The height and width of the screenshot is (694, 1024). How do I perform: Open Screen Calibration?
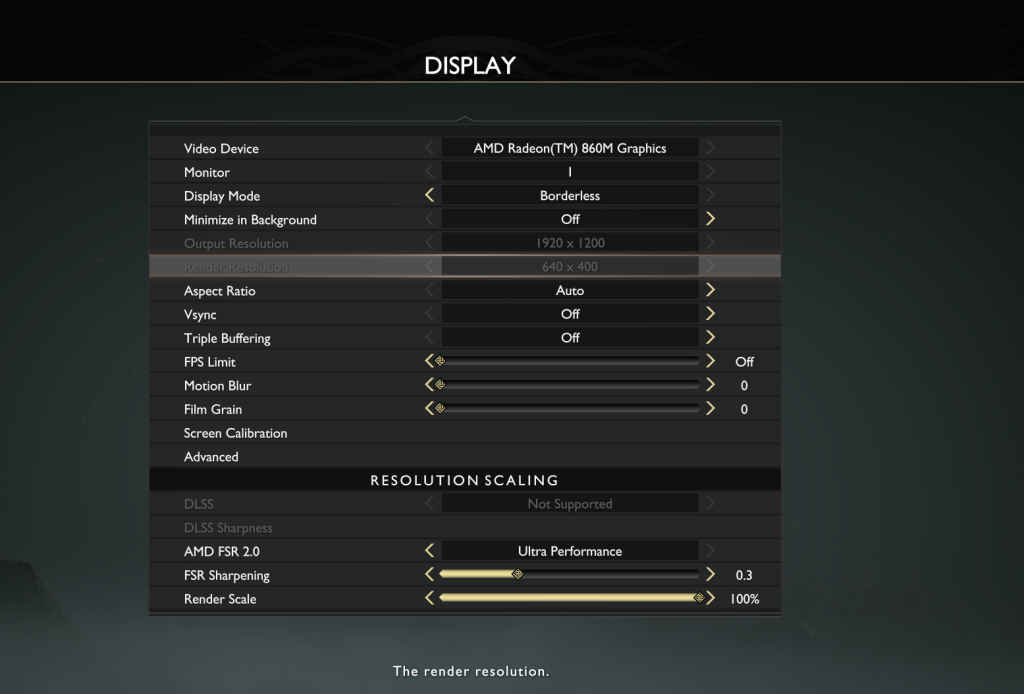click(235, 433)
